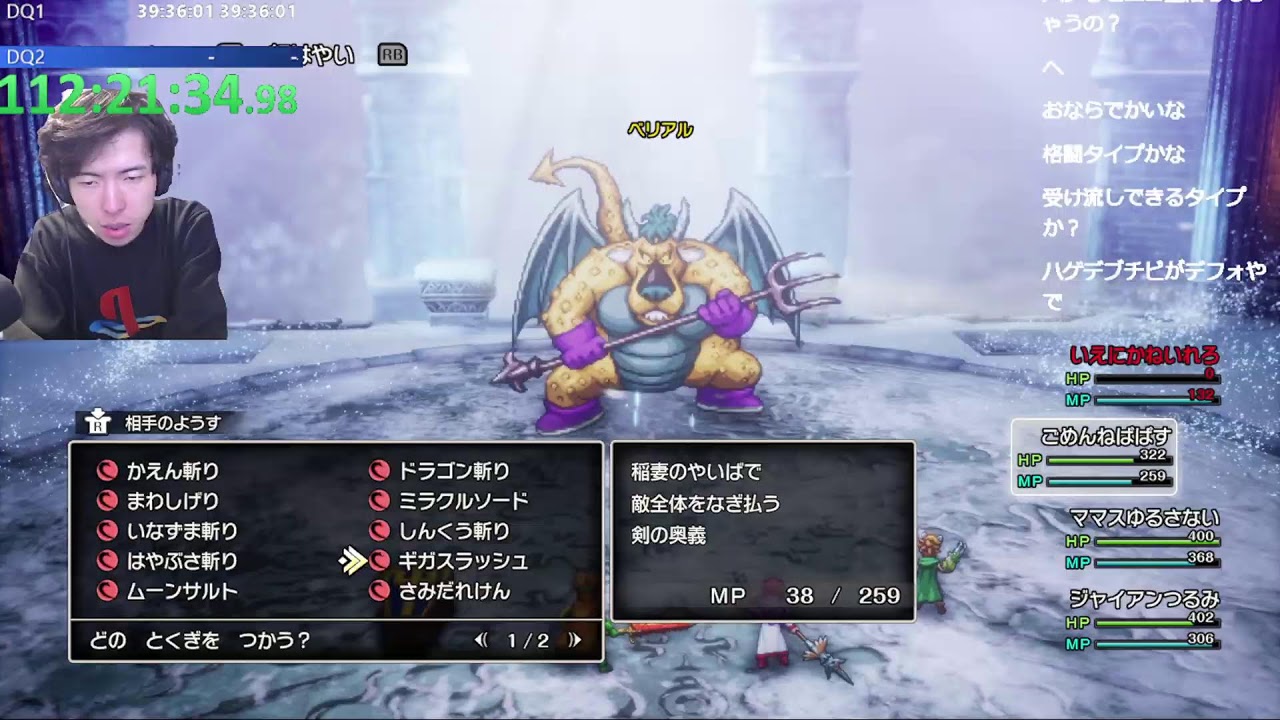Select the ギガスラッシュ skill
This screenshot has height=720, width=1280.
coord(462,561)
